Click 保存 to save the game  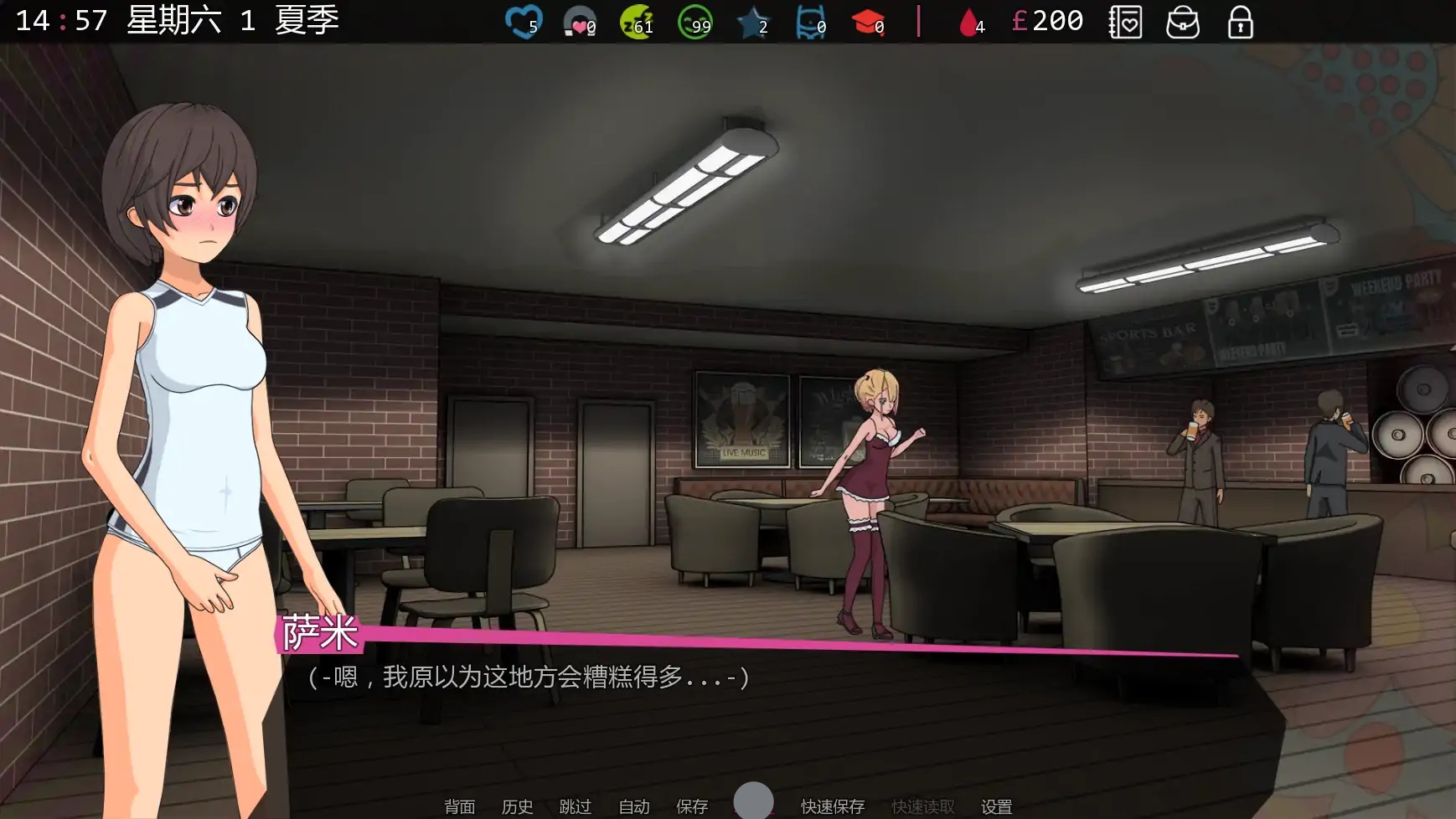pyautogui.click(x=690, y=807)
